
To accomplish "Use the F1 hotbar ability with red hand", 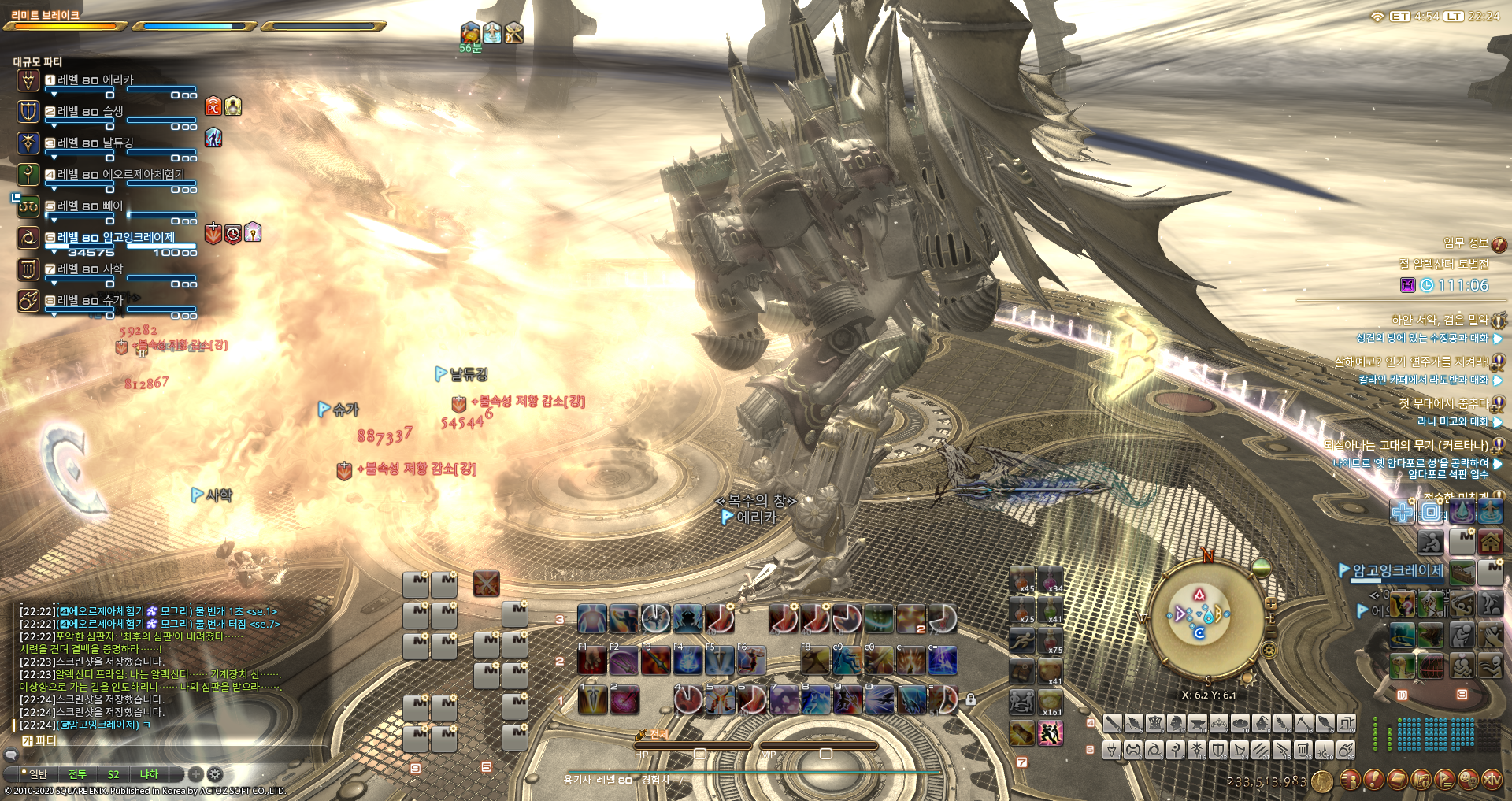I will point(591,660).
